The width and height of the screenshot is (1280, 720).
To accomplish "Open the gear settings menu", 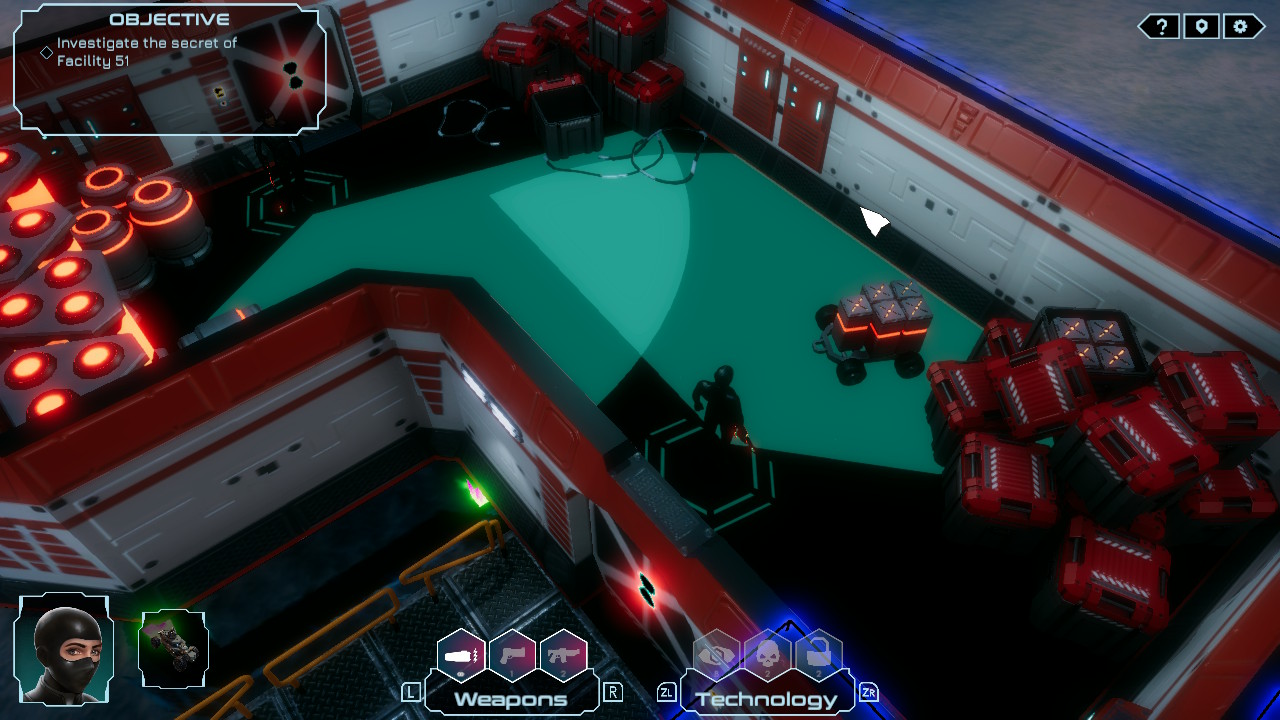I will (x=1241, y=27).
